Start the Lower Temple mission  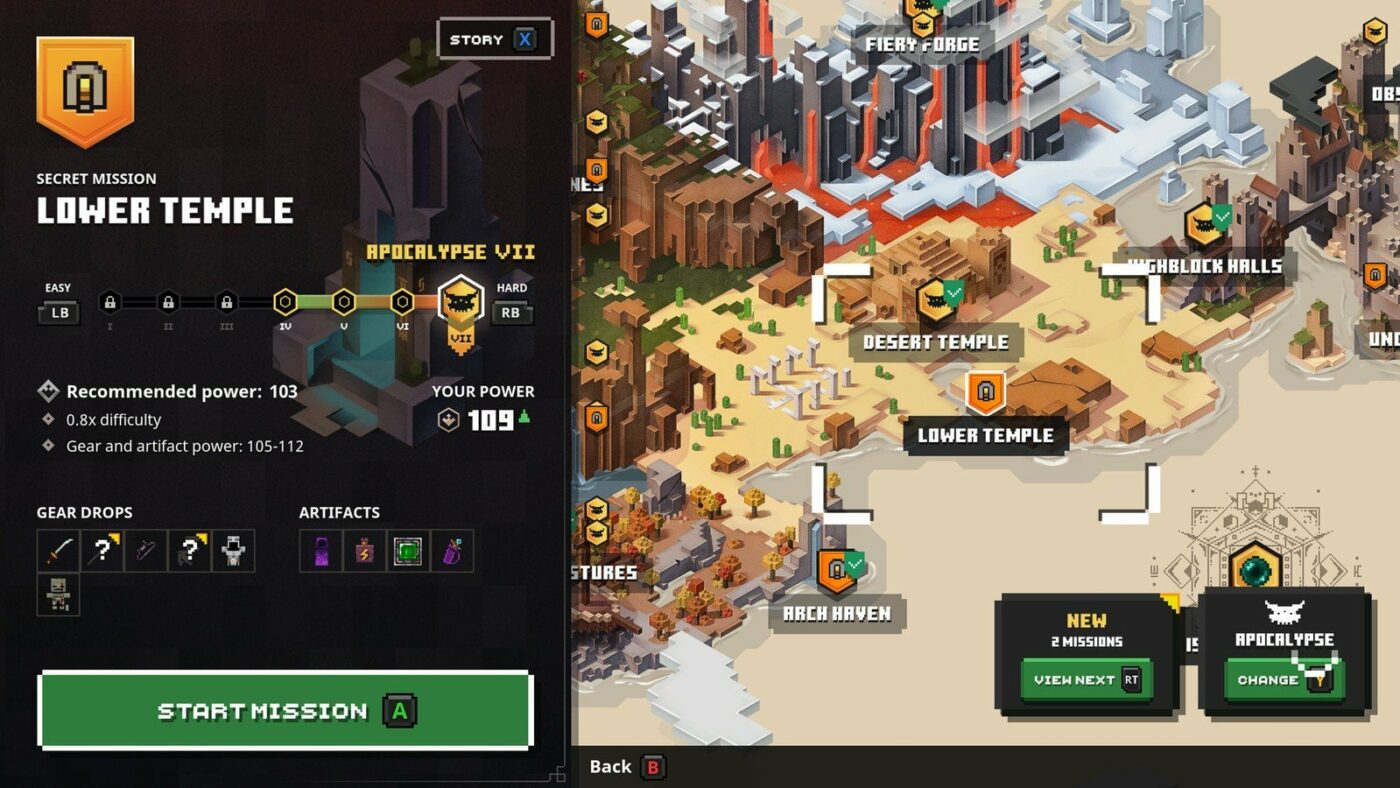285,711
